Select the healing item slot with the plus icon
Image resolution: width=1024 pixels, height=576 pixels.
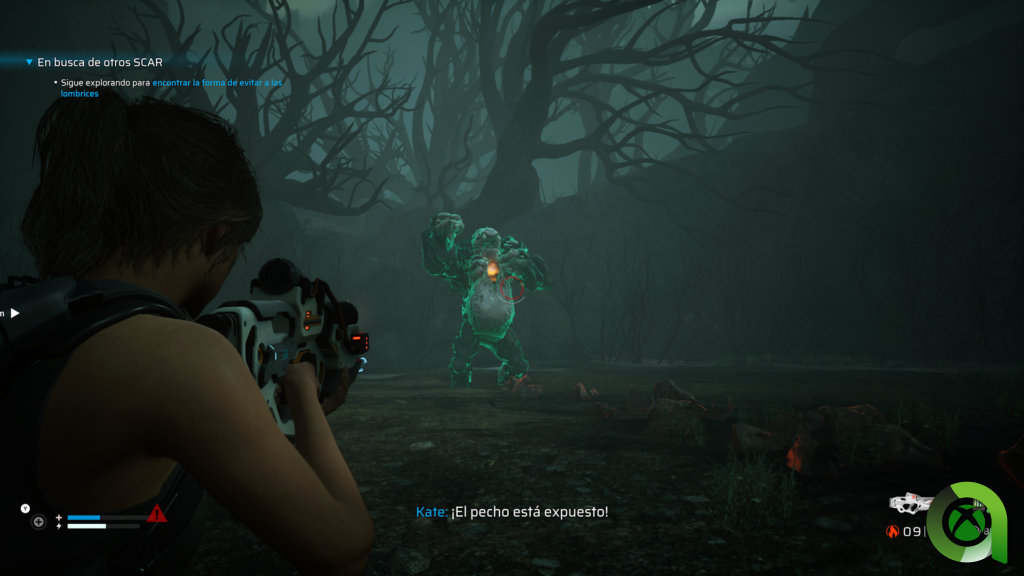tap(39, 521)
